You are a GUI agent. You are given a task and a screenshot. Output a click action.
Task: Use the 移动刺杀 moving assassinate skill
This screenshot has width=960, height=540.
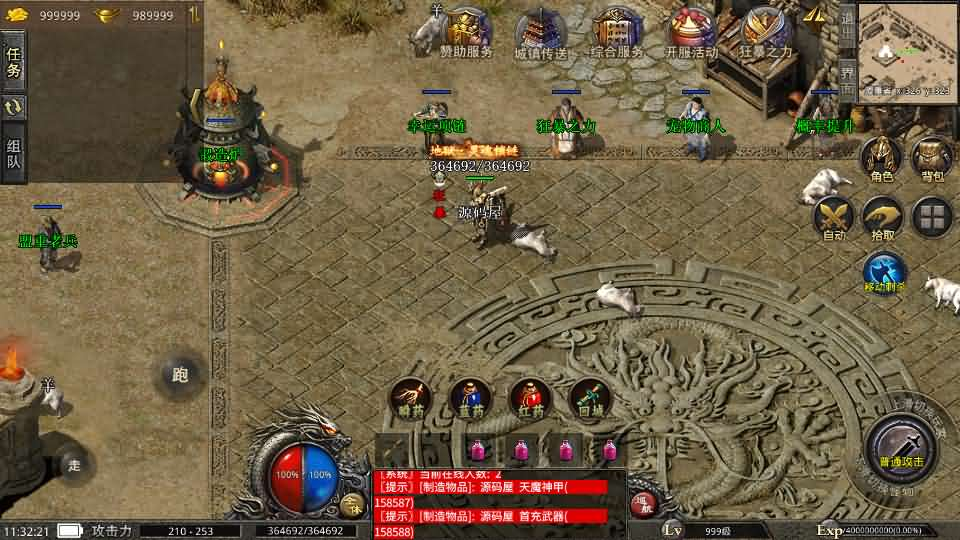(884, 272)
